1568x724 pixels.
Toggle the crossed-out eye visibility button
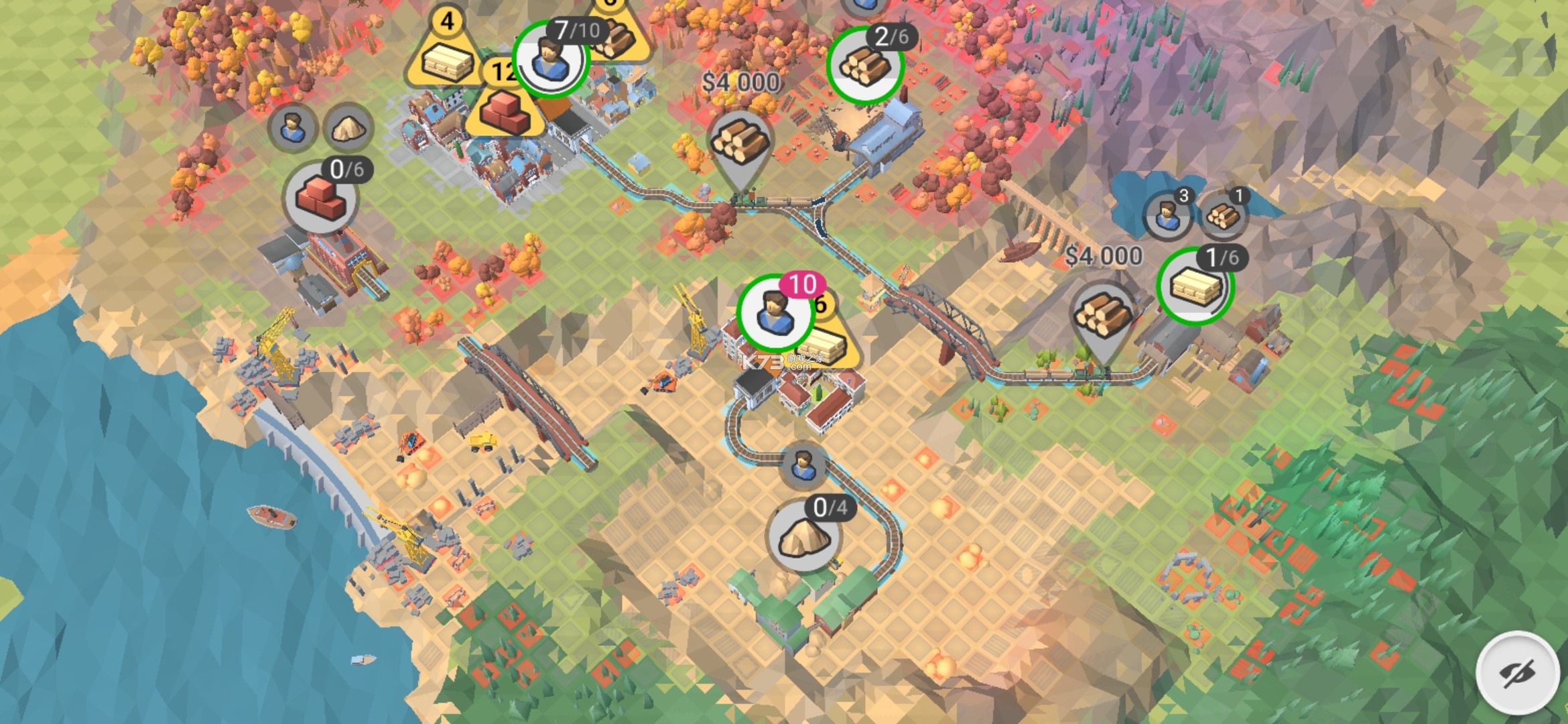pos(1517,672)
